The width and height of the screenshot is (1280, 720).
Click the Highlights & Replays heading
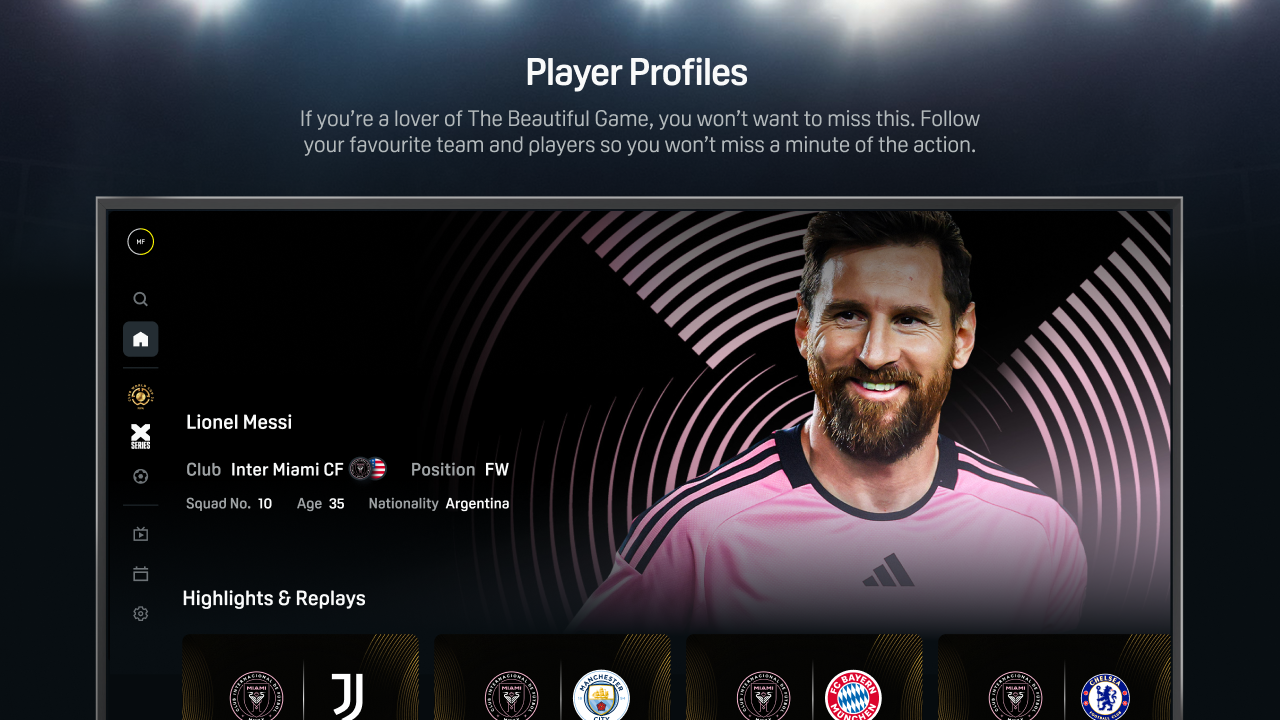tap(273, 598)
